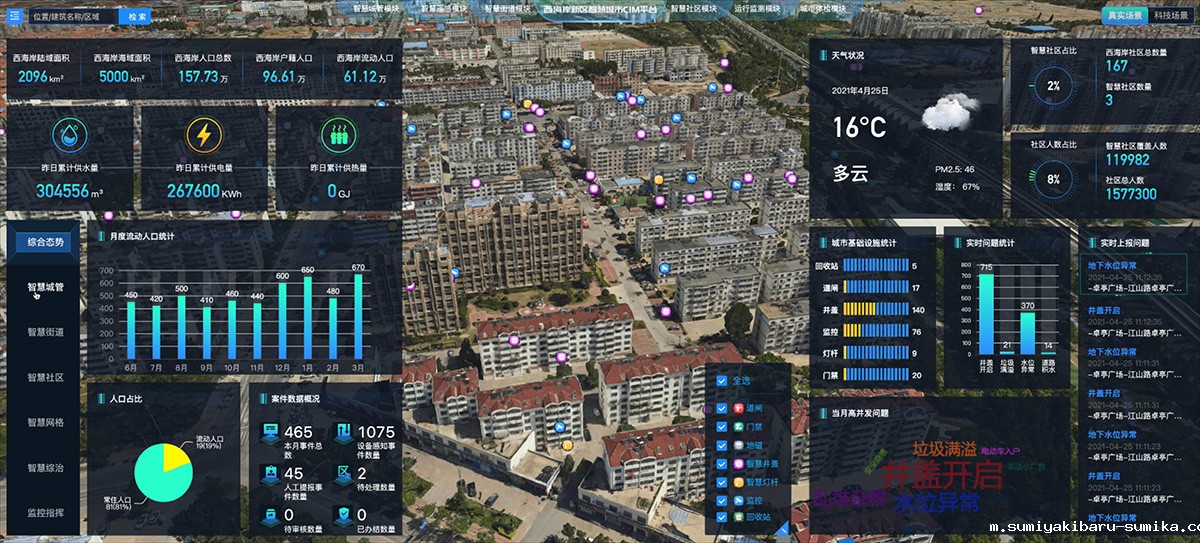Open the 智慧社区模块 top tab
The width and height of the screenshot is (1200, 543).
[x=694, y=8]
